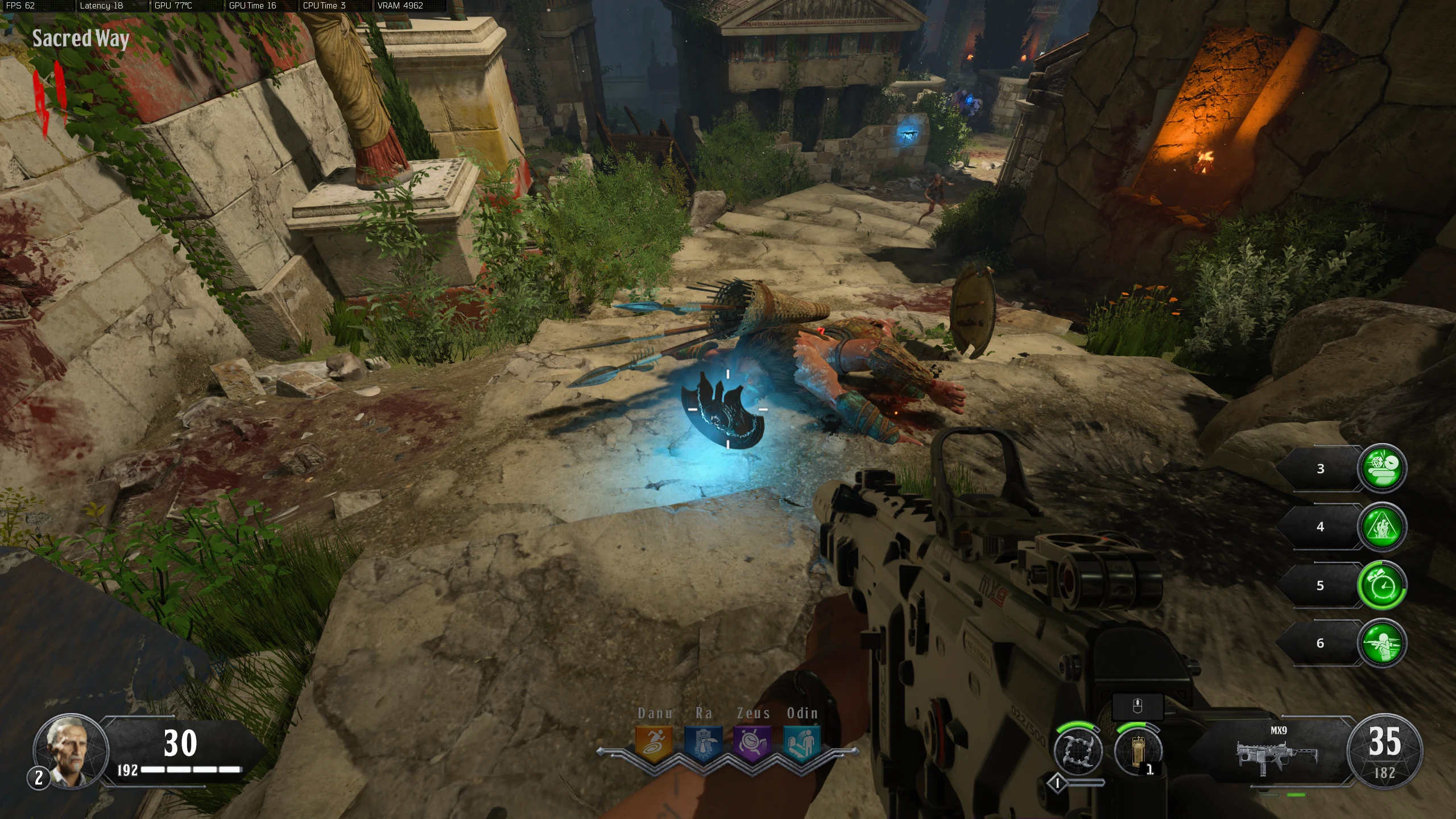
Task: Choose the teal Odin perk icon
Action: click(x=802, y=743)
